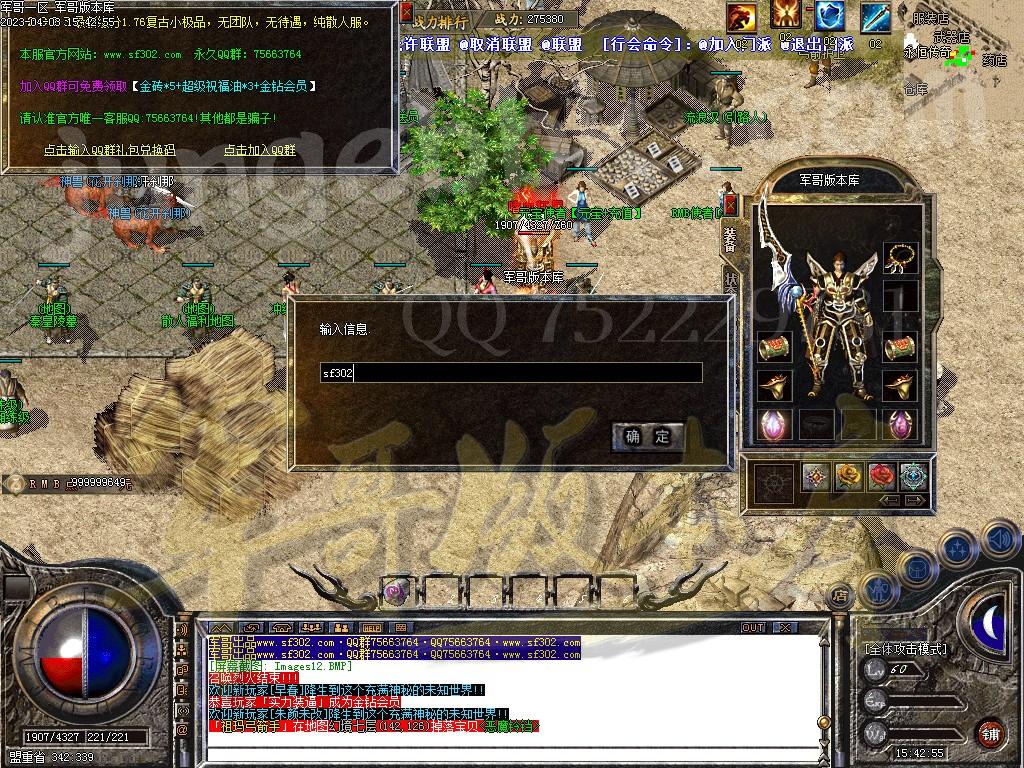1024x768 pixels.
Task: Close the character equipment panel
Action: [730, 205]
